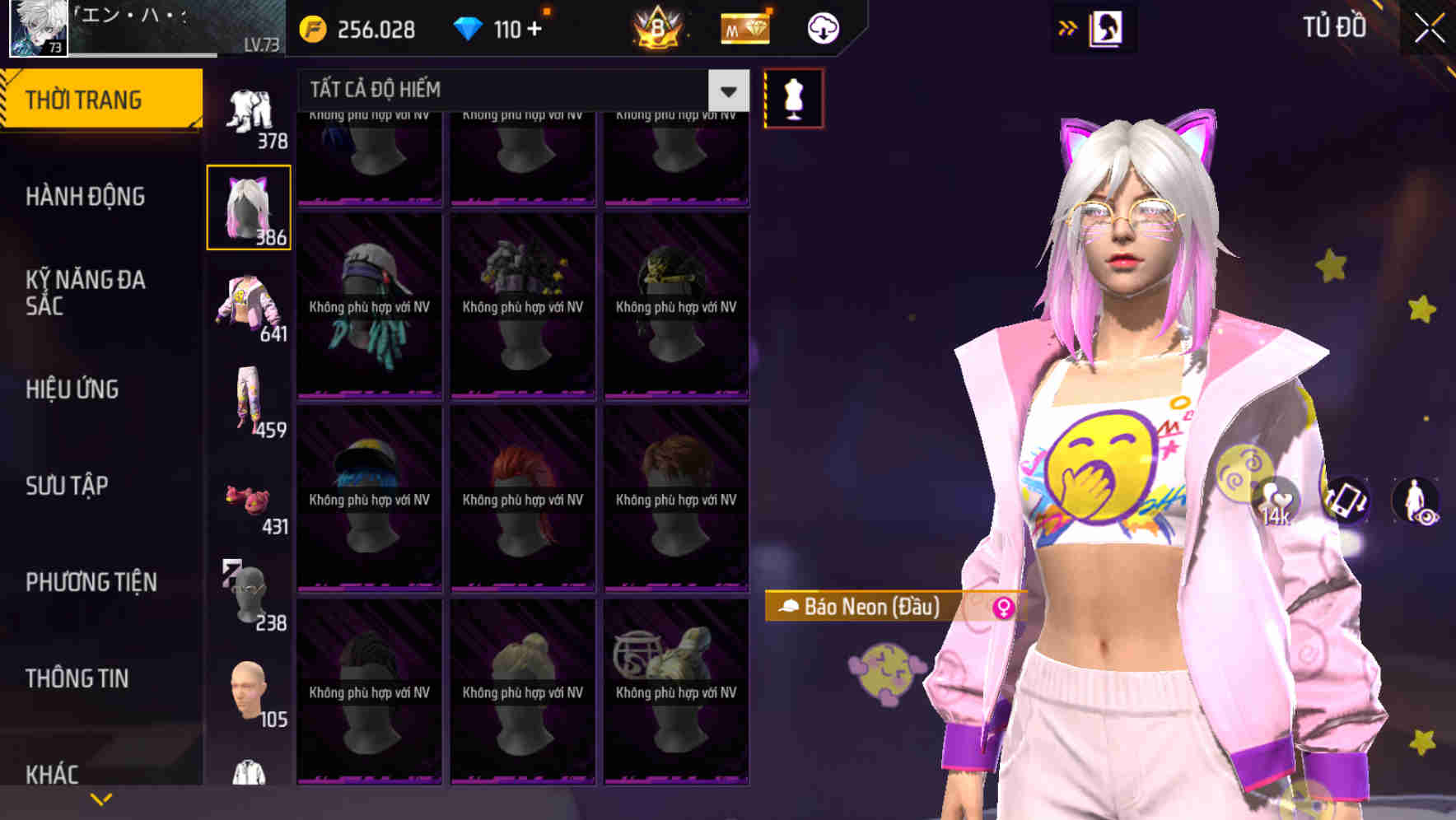Open the B rank badge at top
The image size is (1456, 820).
pos(660,27)
